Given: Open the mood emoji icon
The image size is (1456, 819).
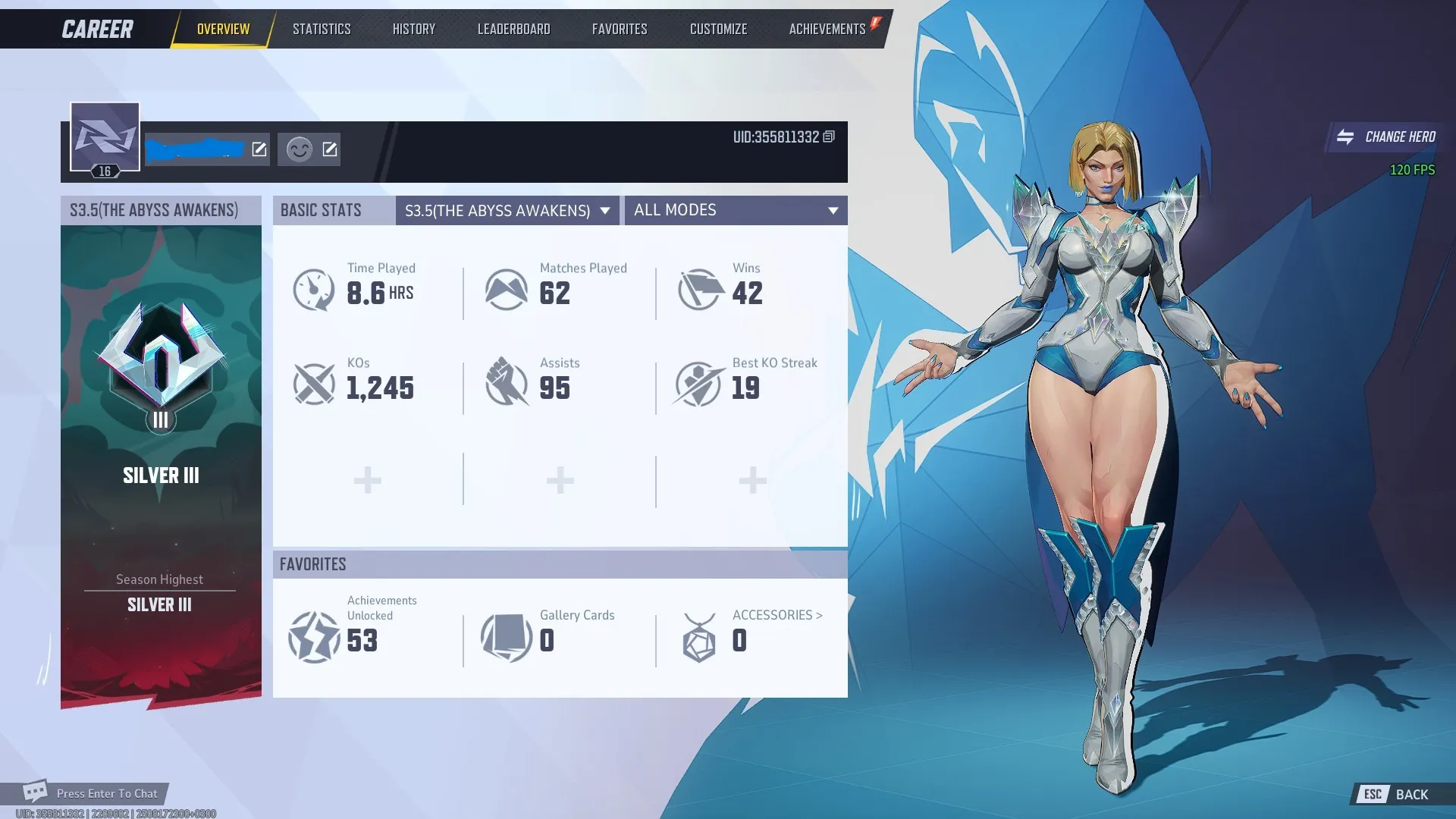Looking at the screenshot, I should [298, 149].
